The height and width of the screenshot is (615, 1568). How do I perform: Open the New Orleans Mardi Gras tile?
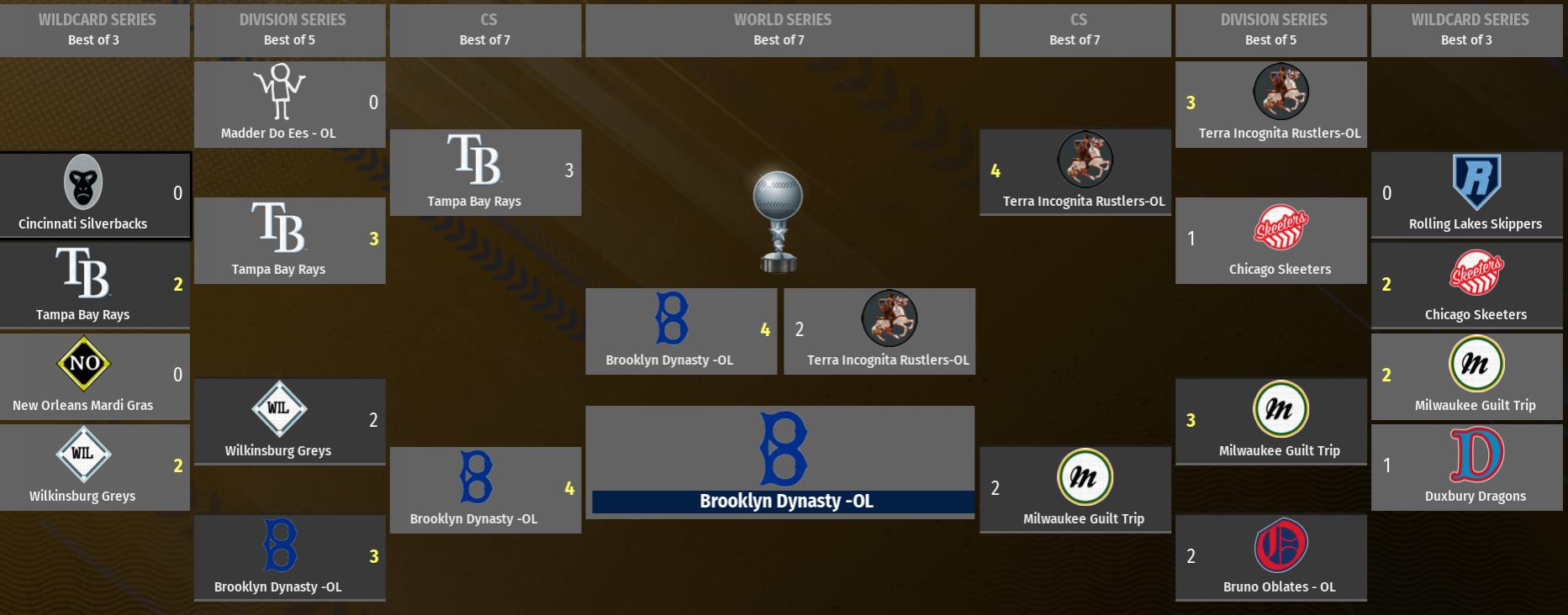(95, 377)
